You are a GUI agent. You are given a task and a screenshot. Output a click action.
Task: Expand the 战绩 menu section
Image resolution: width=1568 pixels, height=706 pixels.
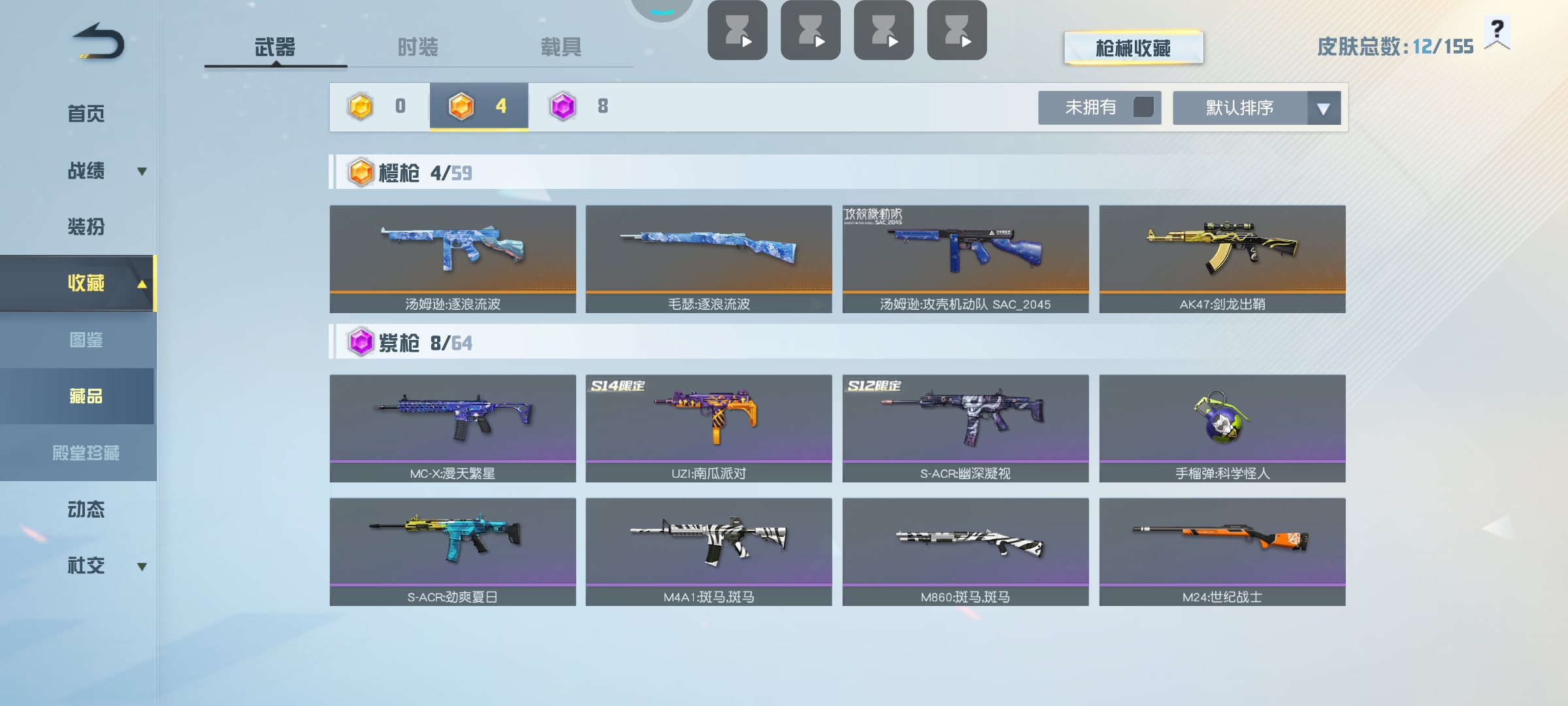[x=86, y=171]
